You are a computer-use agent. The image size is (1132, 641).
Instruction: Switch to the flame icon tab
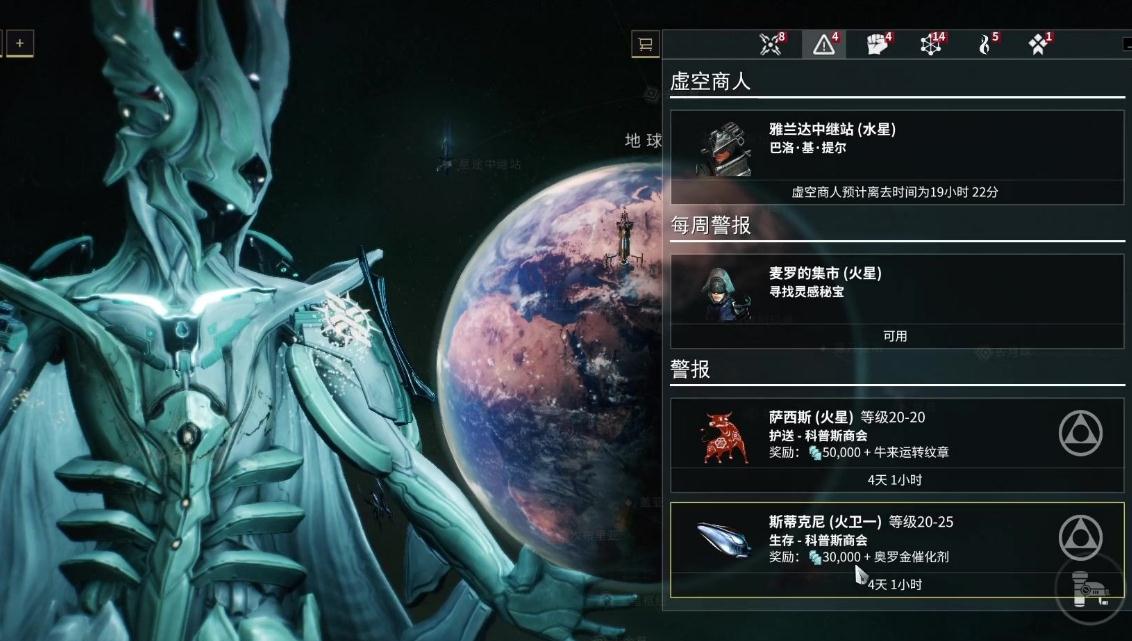[x=985, y=44]
